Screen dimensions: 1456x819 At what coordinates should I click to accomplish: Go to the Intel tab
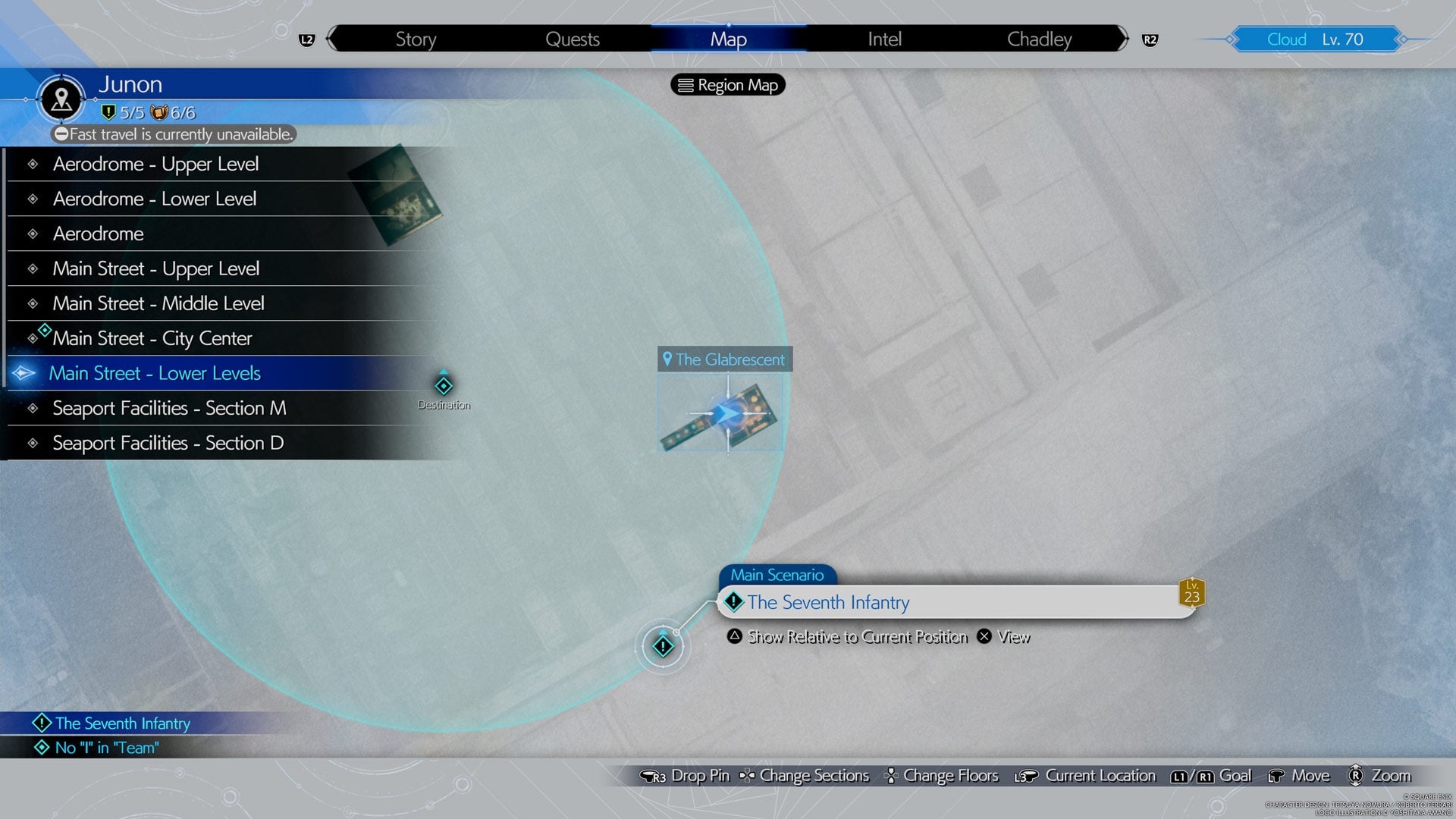(884, 39)
